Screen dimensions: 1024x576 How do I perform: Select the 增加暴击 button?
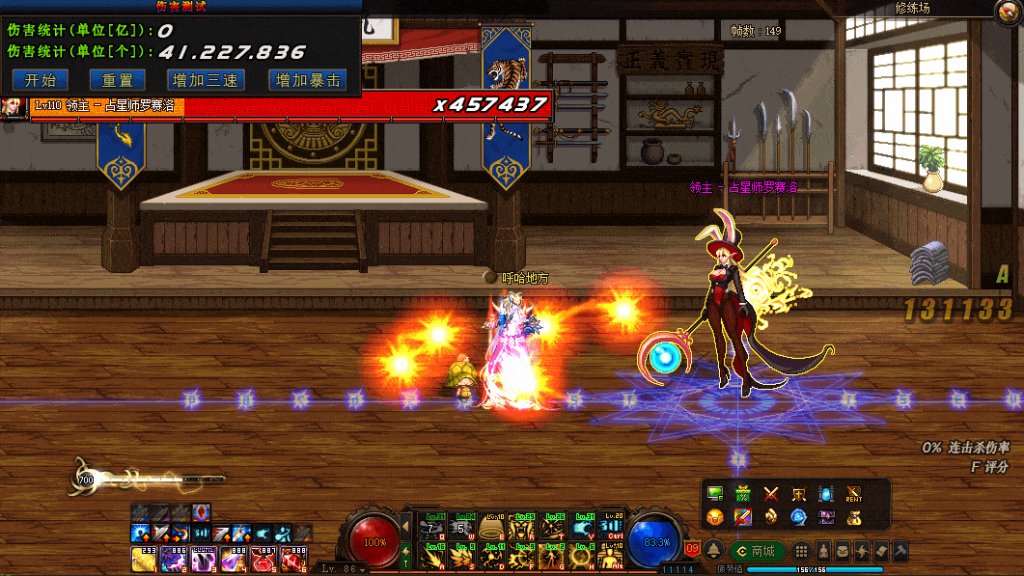pyautogui.click(x=308, y=80)
